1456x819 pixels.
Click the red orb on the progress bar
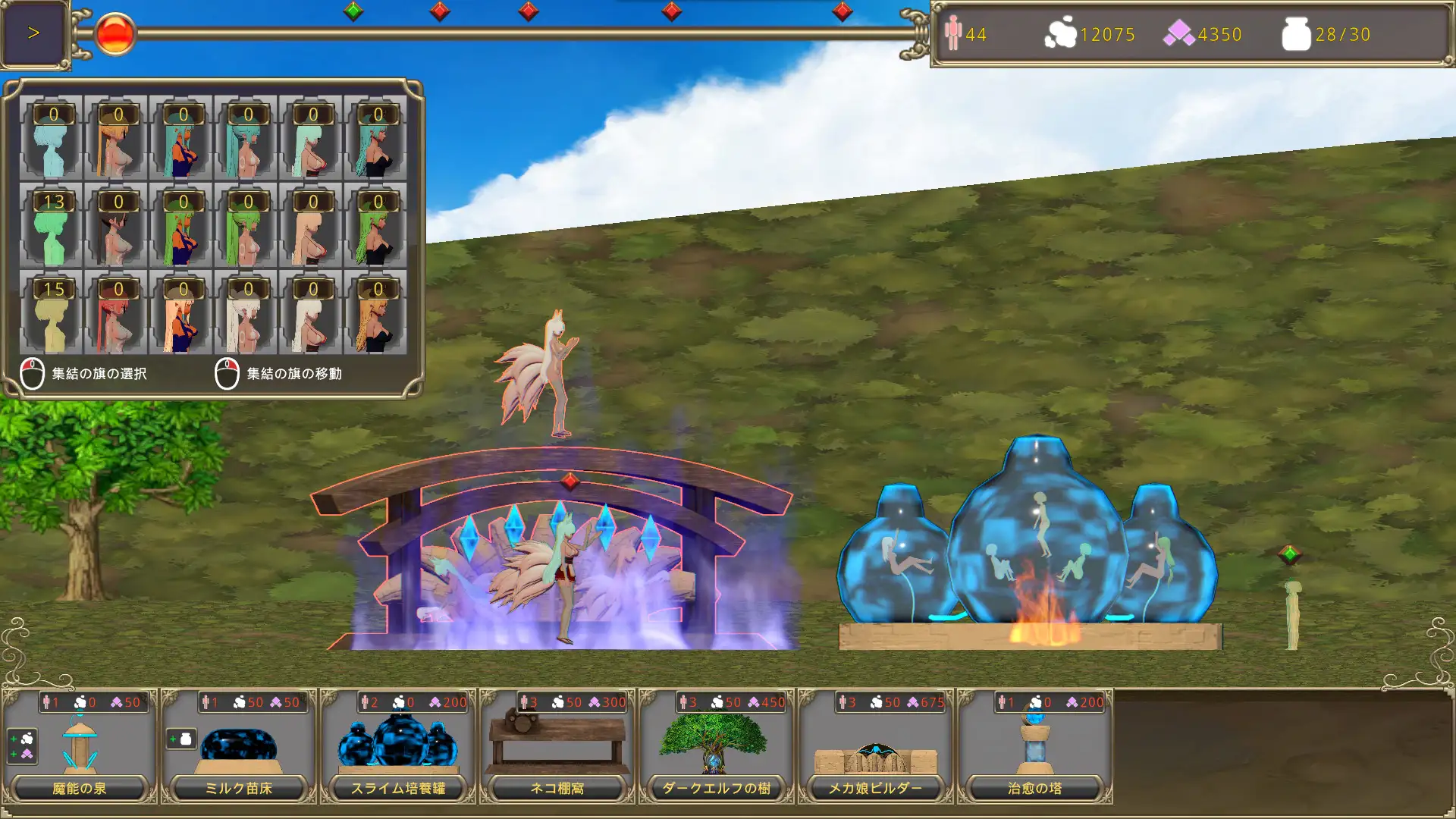point(115,34)
